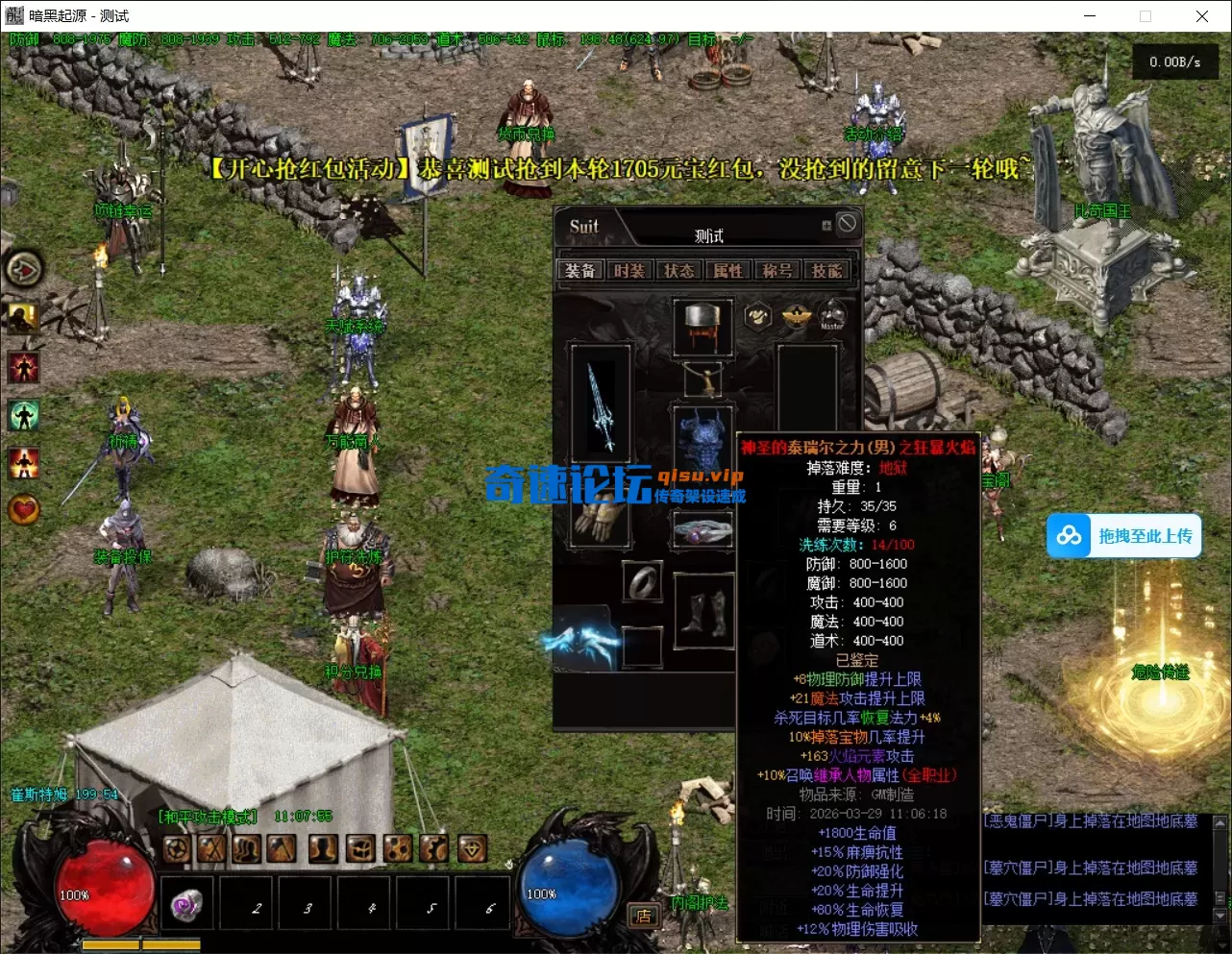Click the axe icon in the bottom hotbar
1232x954 pixels.
281,847
